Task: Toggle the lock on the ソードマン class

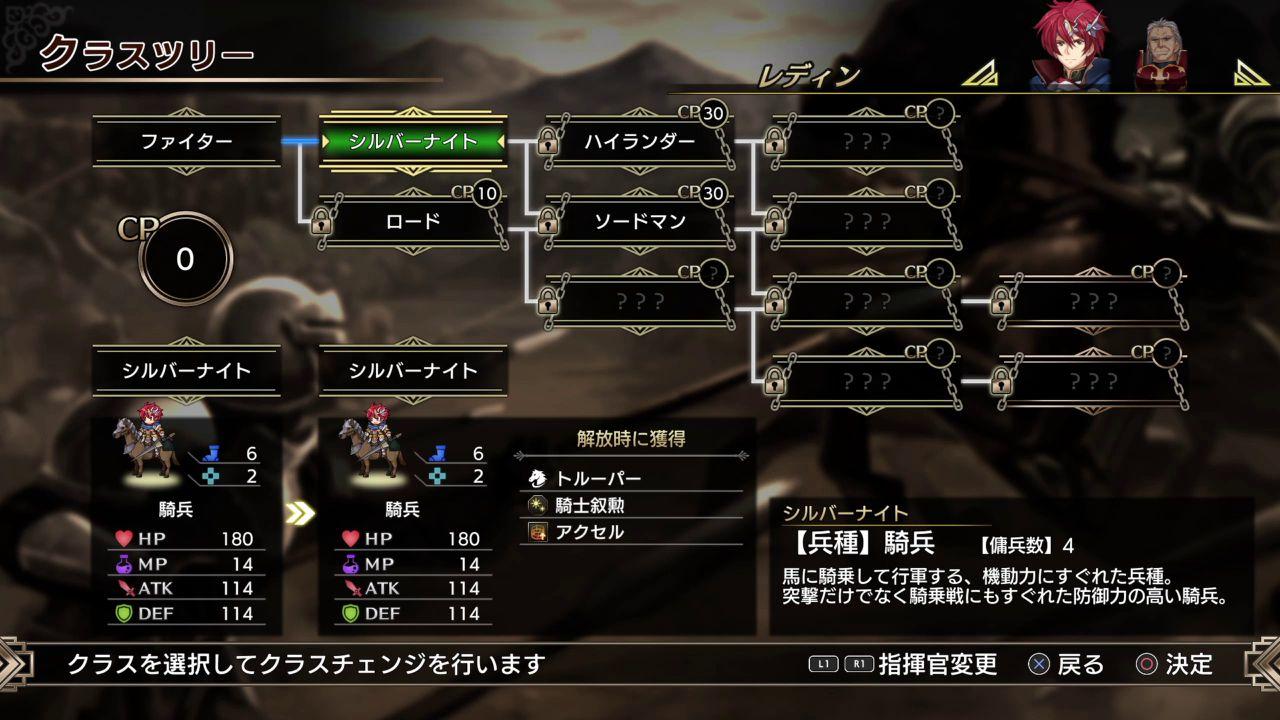Action: pyautogui.click(x=546, y=222)
